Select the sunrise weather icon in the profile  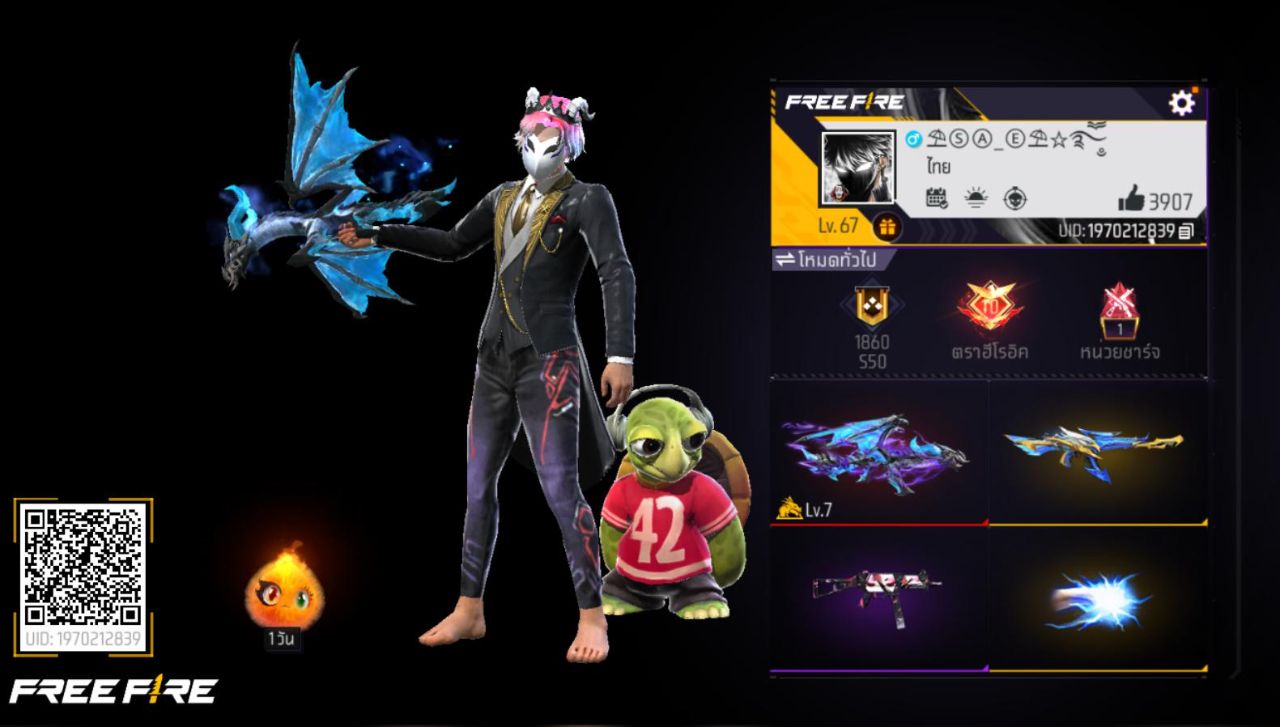tap(976, 197)
